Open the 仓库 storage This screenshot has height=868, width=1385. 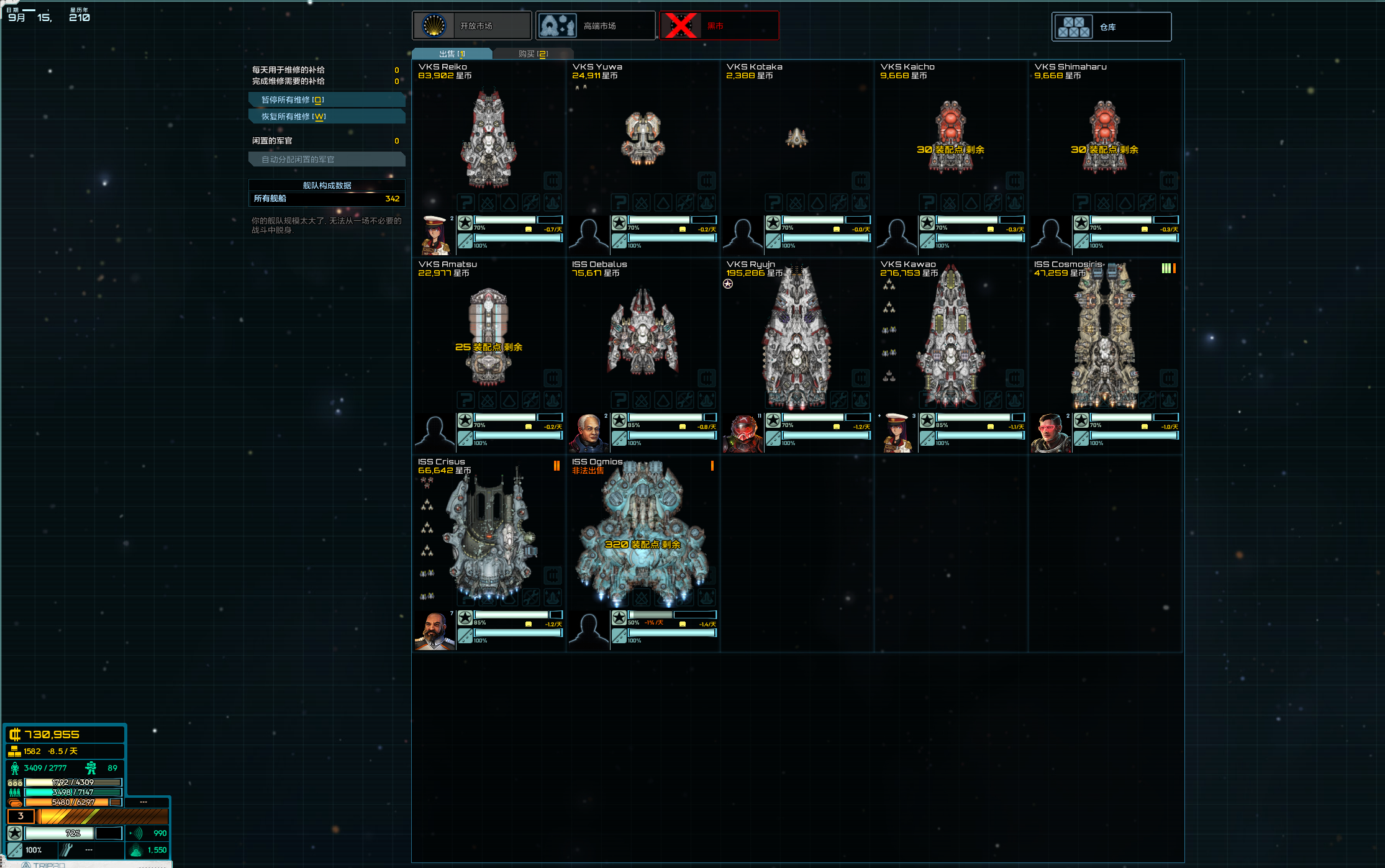(1111, 27)
